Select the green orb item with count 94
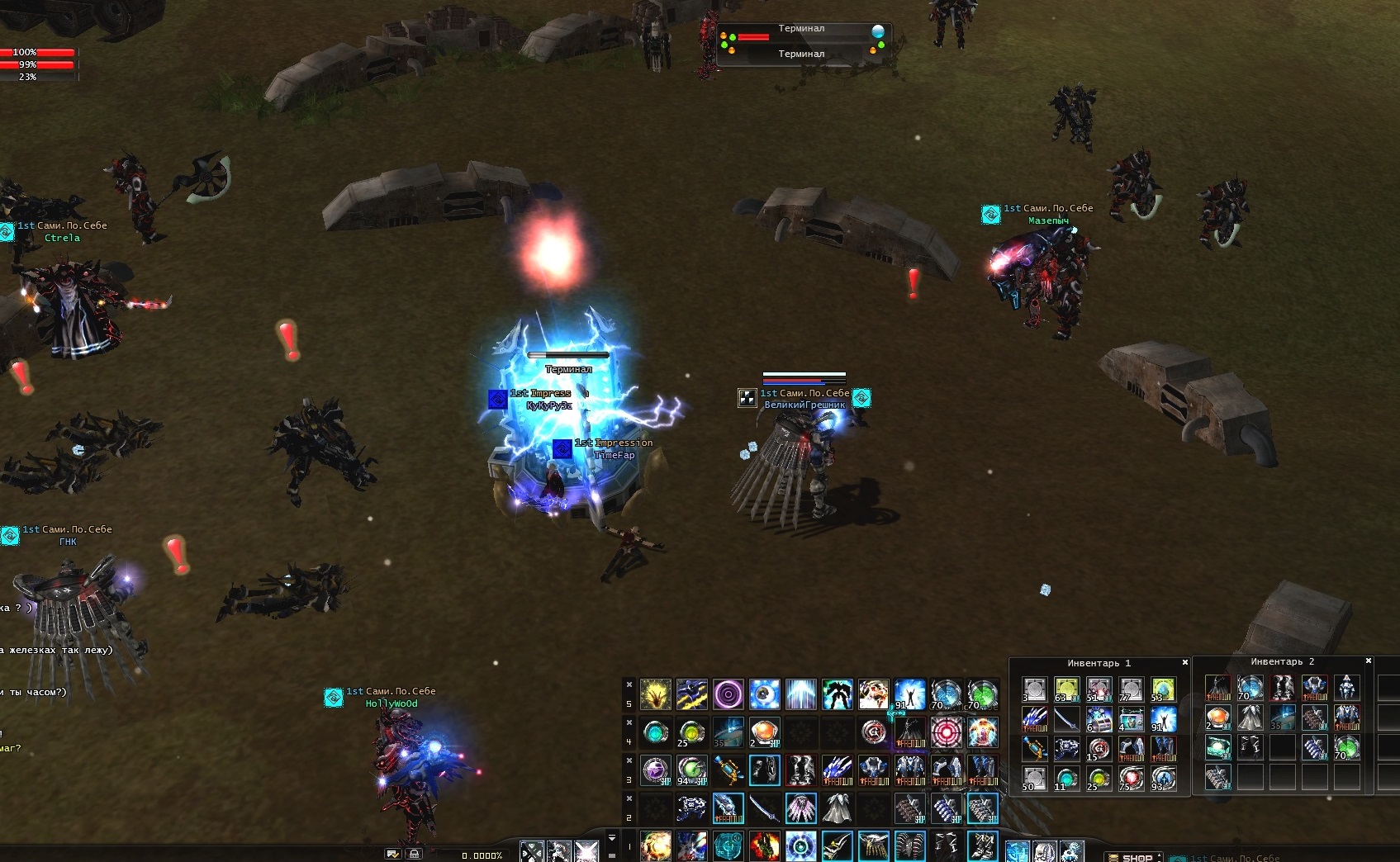1400x862 pixels. tap(692, 770)
